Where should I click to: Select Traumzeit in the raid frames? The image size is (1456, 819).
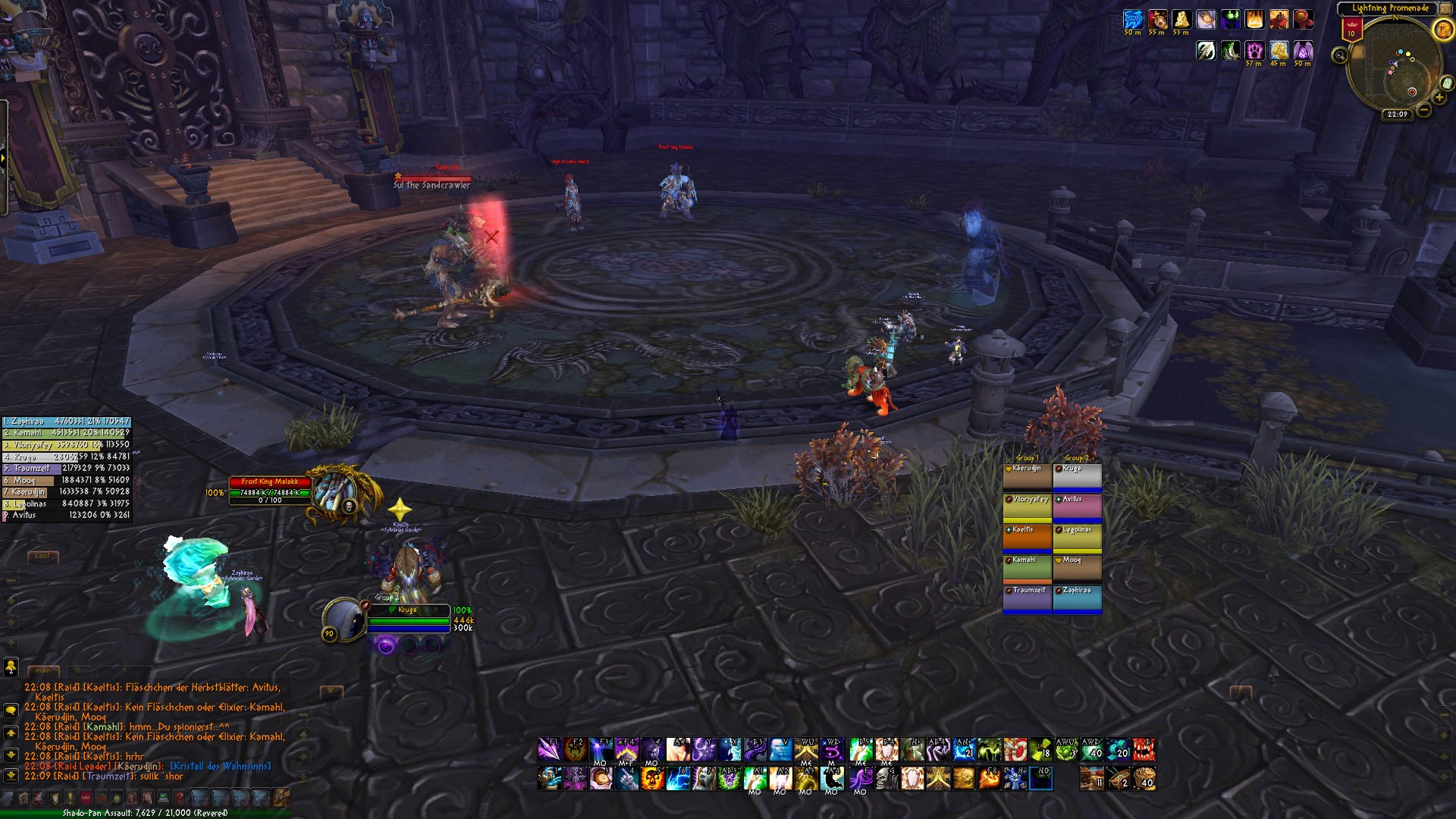tap(1027, 597)
